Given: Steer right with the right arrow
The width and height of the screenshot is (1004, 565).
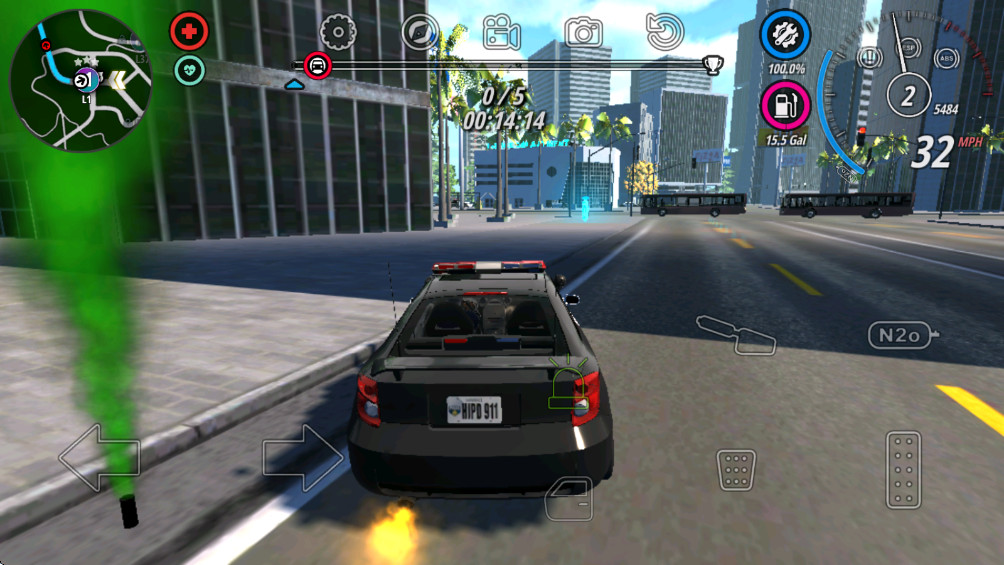Looking at the screenshot, I should click(303, 458).
